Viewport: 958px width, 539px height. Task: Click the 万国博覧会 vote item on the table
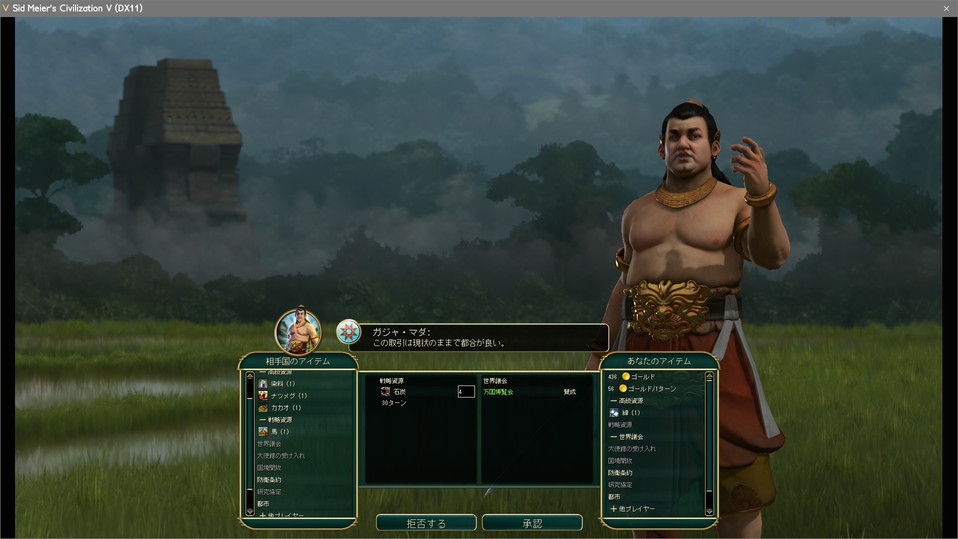499,392
